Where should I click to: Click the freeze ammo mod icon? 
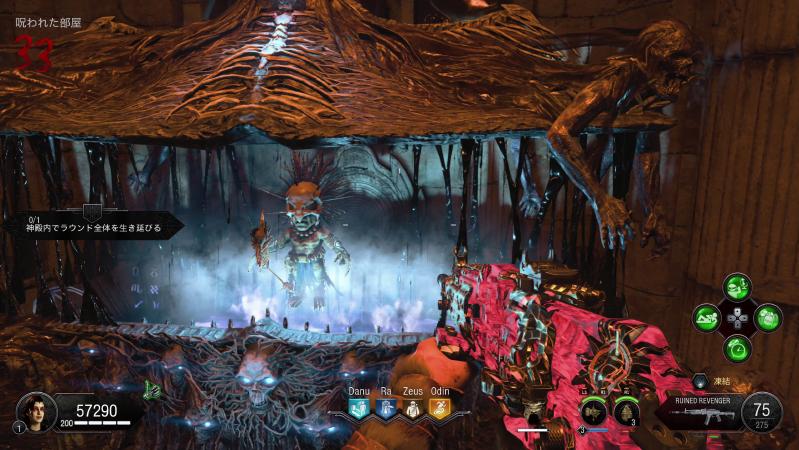(x=700, y=382)
